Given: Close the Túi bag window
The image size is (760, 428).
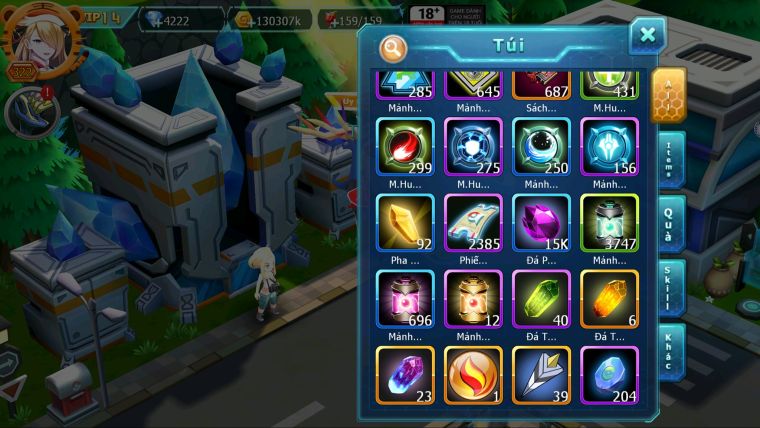Looking at the screenshot, I should 647,36.
